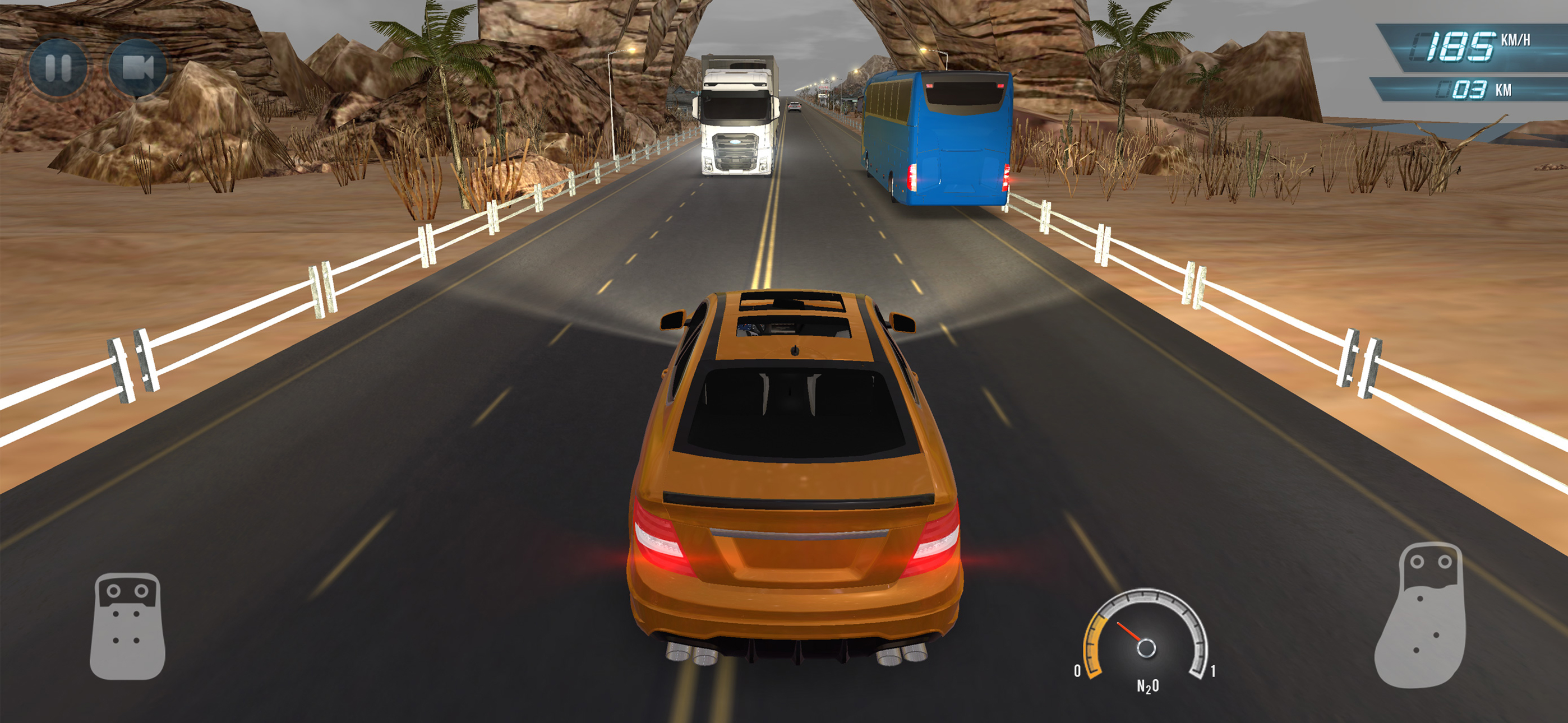
Task: Tap the pause icon's circular background
Action: 59,69
